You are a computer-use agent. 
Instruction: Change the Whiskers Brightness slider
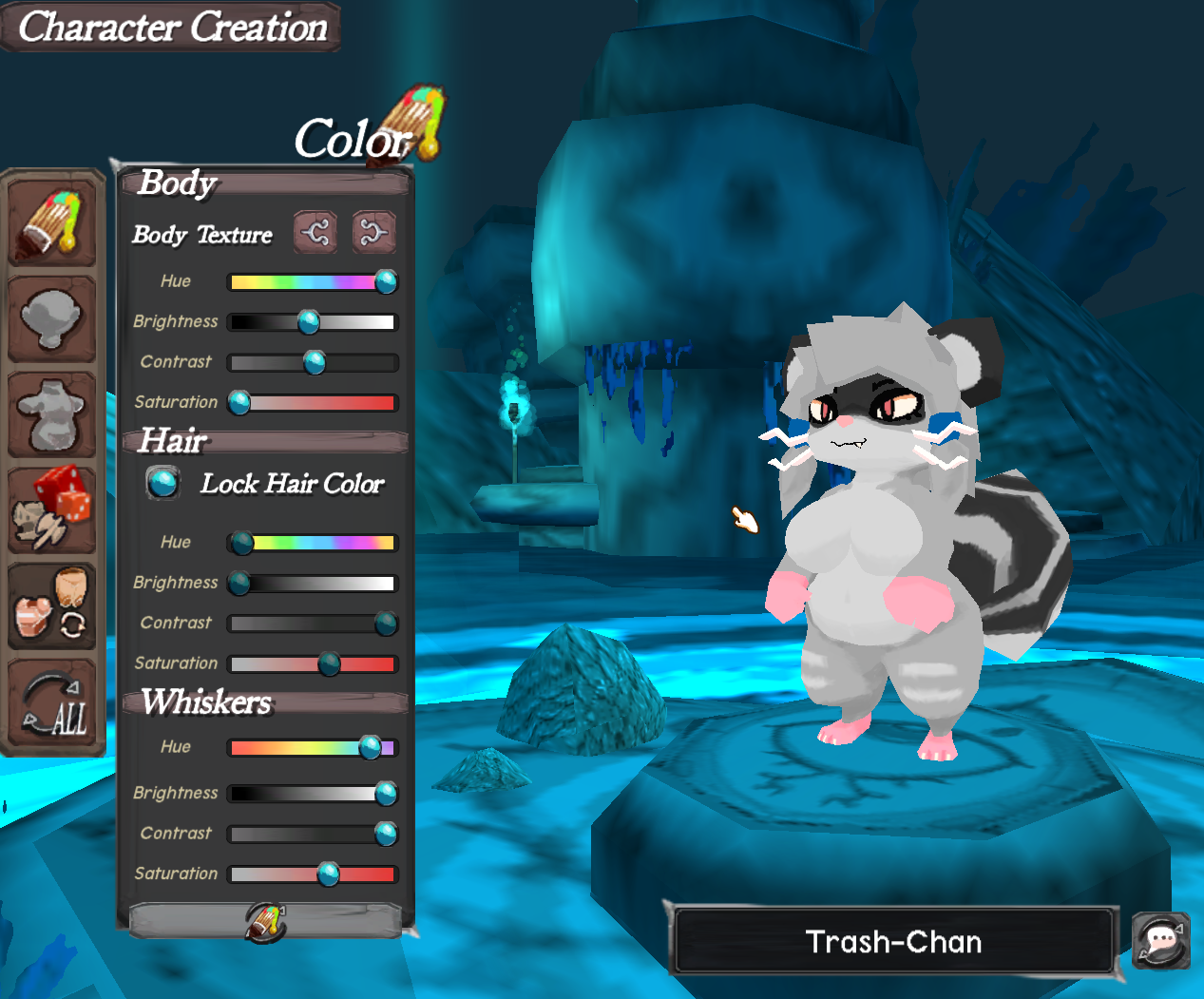386,793
